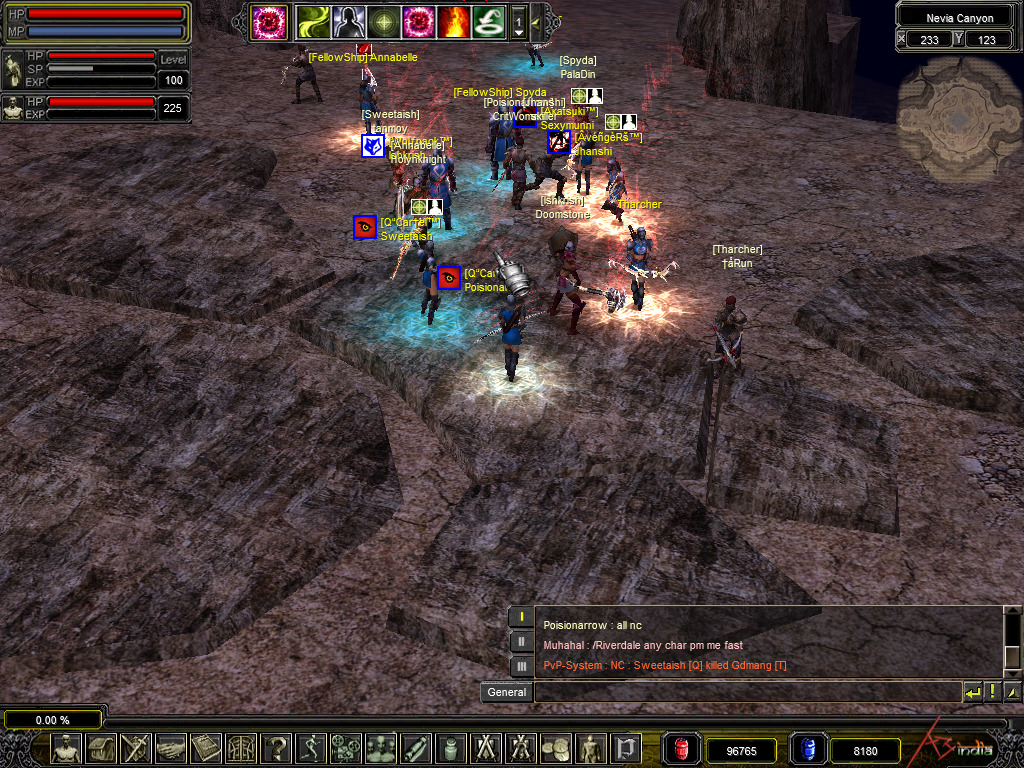Click the skill bar page number selector
Screen dimensions: 1024x768
click(x=519, y=21)
